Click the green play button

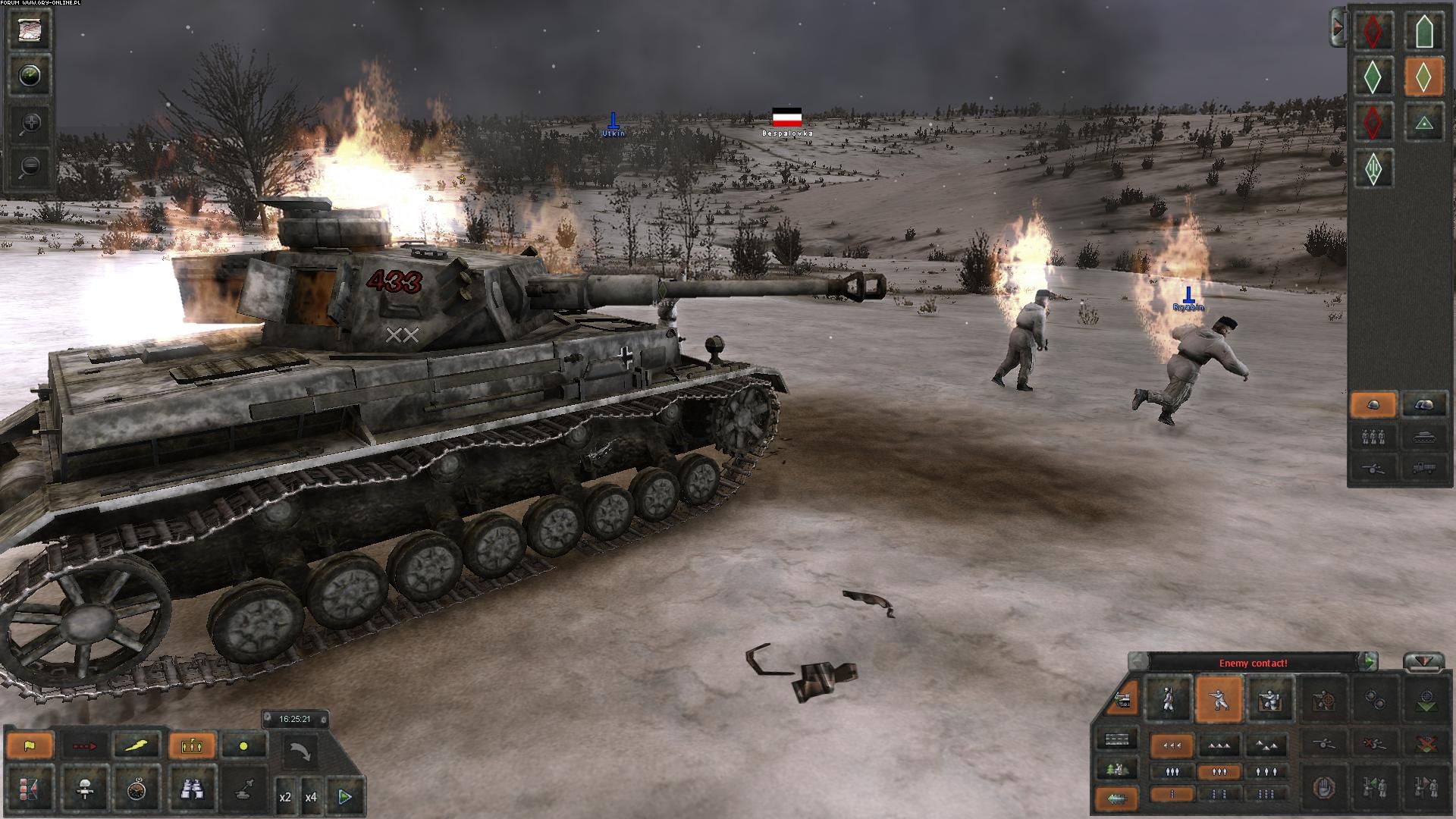pyautogui.click(x=345, y=796)
